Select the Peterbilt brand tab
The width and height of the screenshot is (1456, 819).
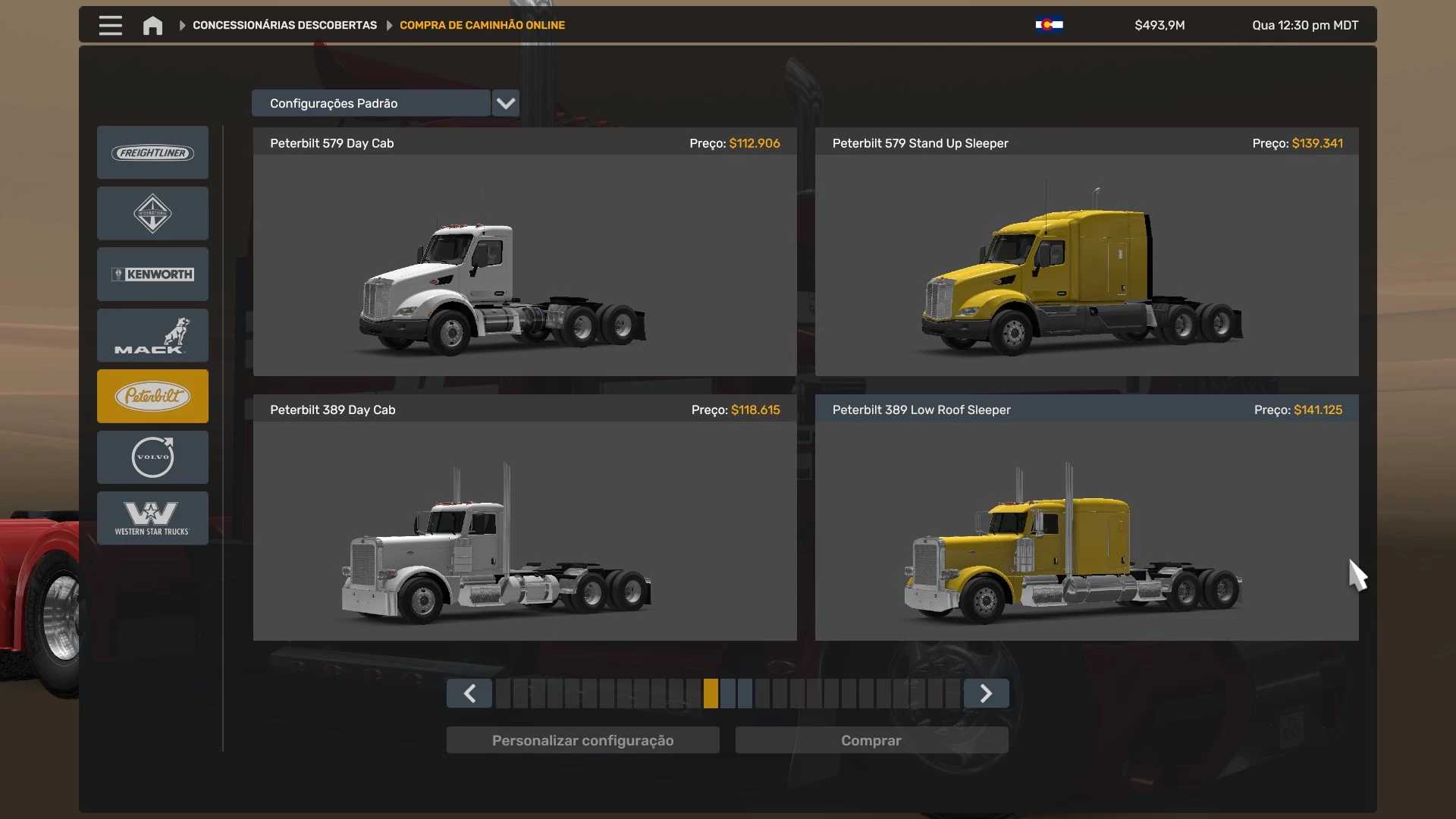click(152, 396)
